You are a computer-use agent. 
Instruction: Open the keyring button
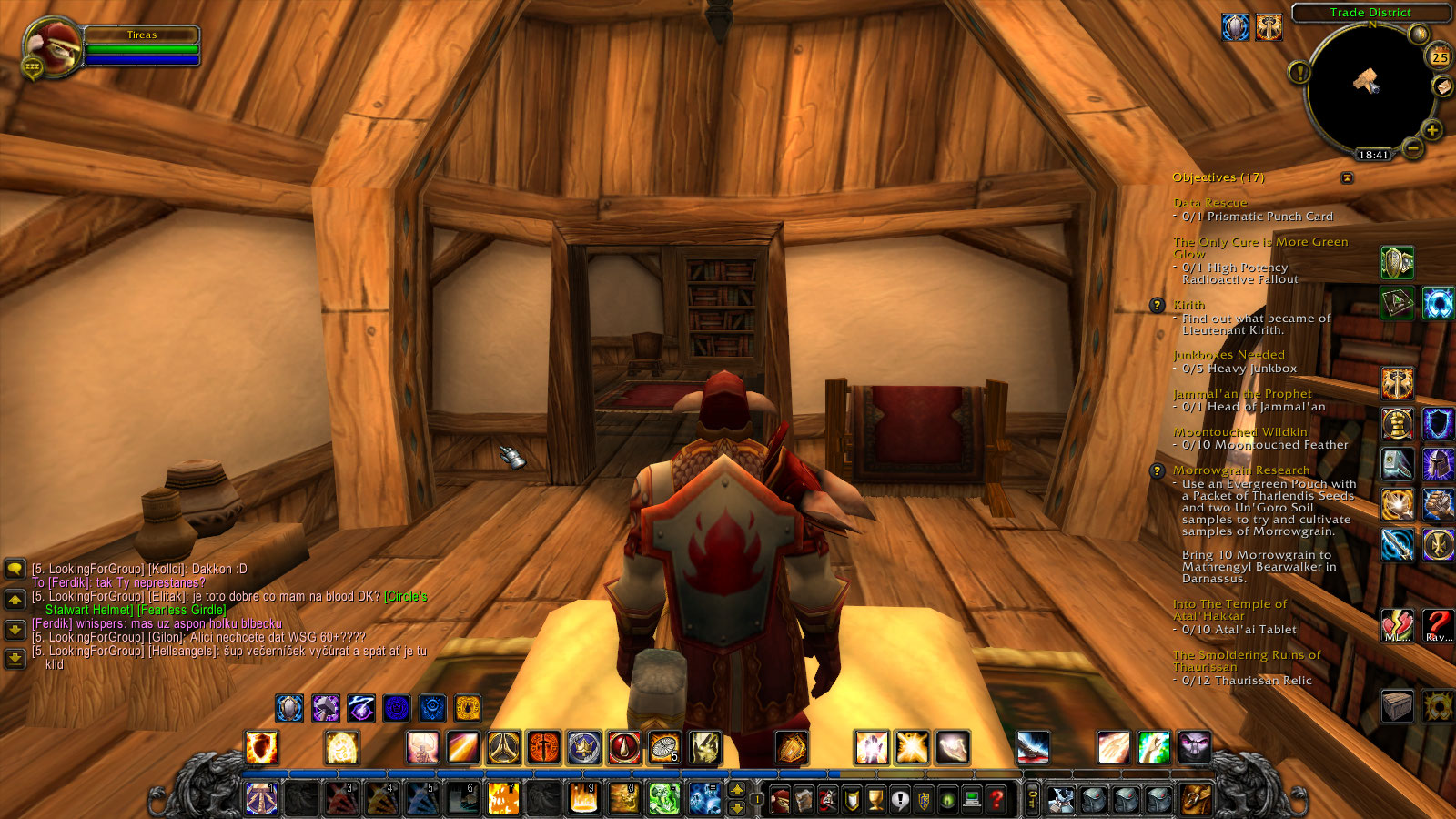click(x=1032, y=800)
